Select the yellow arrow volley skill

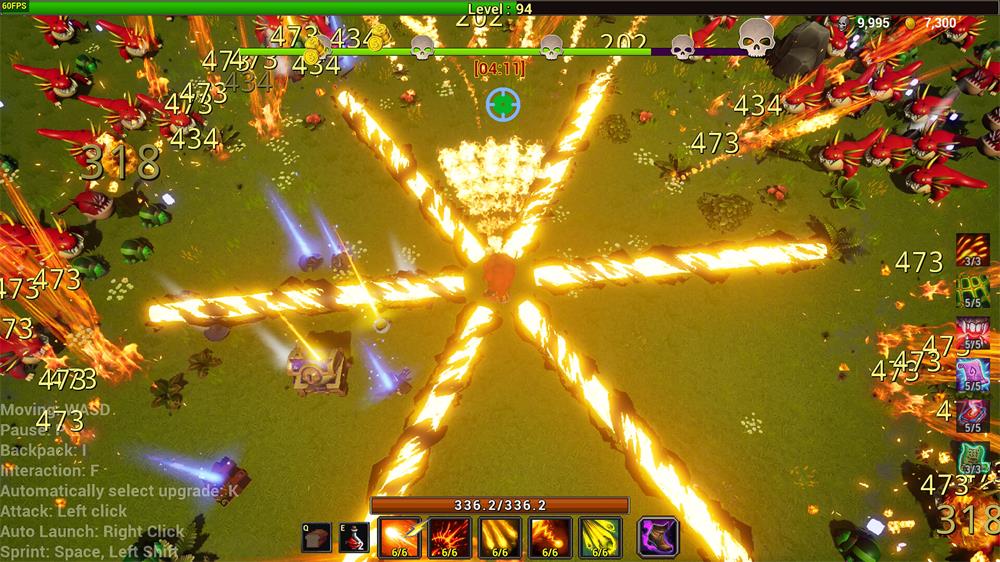(600, 537)
